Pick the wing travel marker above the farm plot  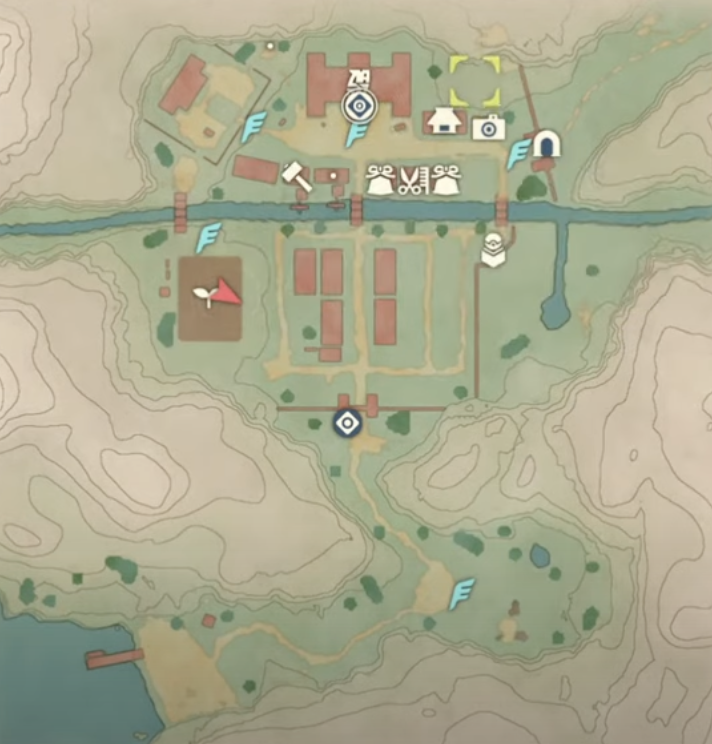[x=208, y=238]
